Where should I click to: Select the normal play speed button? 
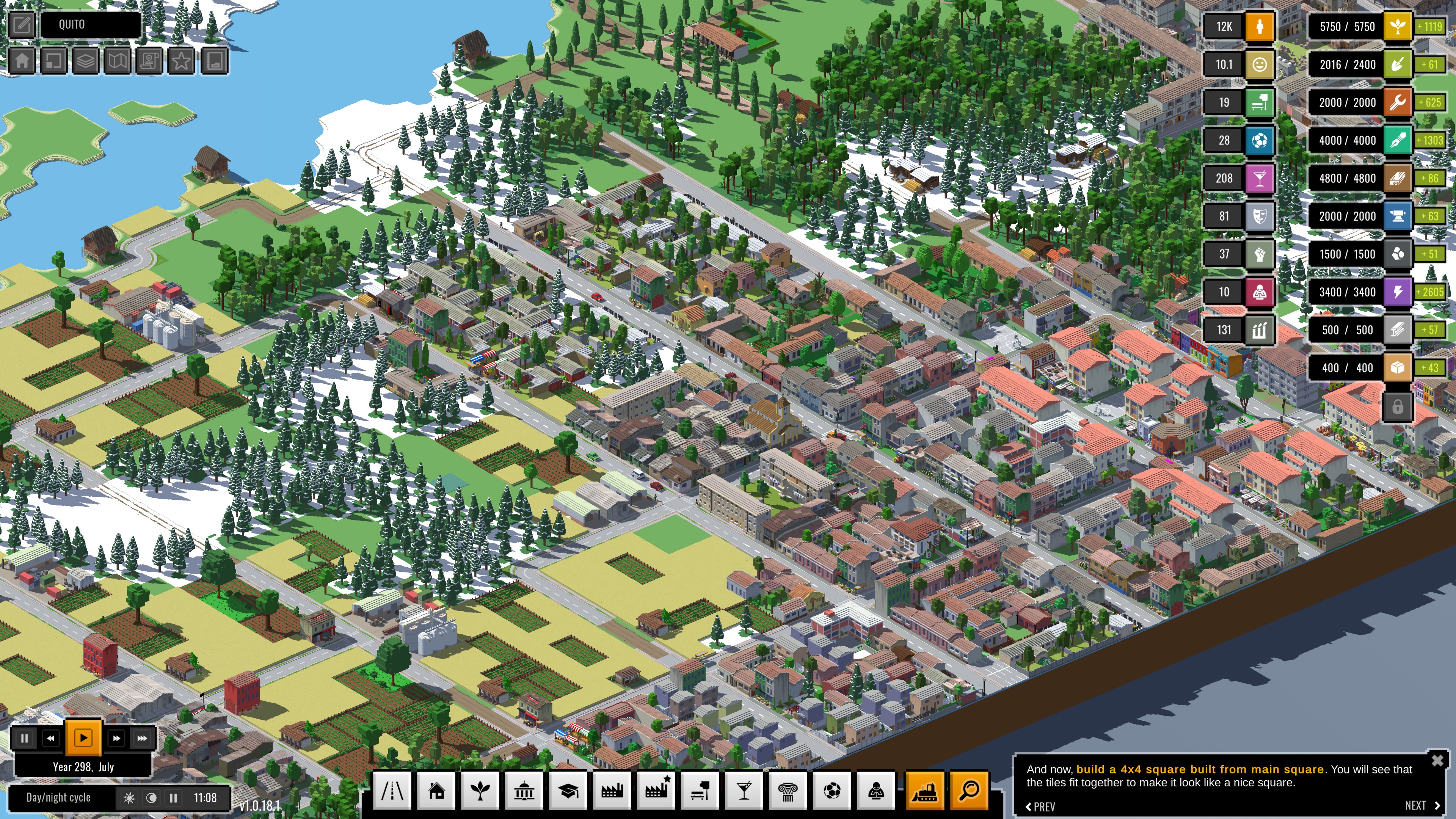click(83, 737)
